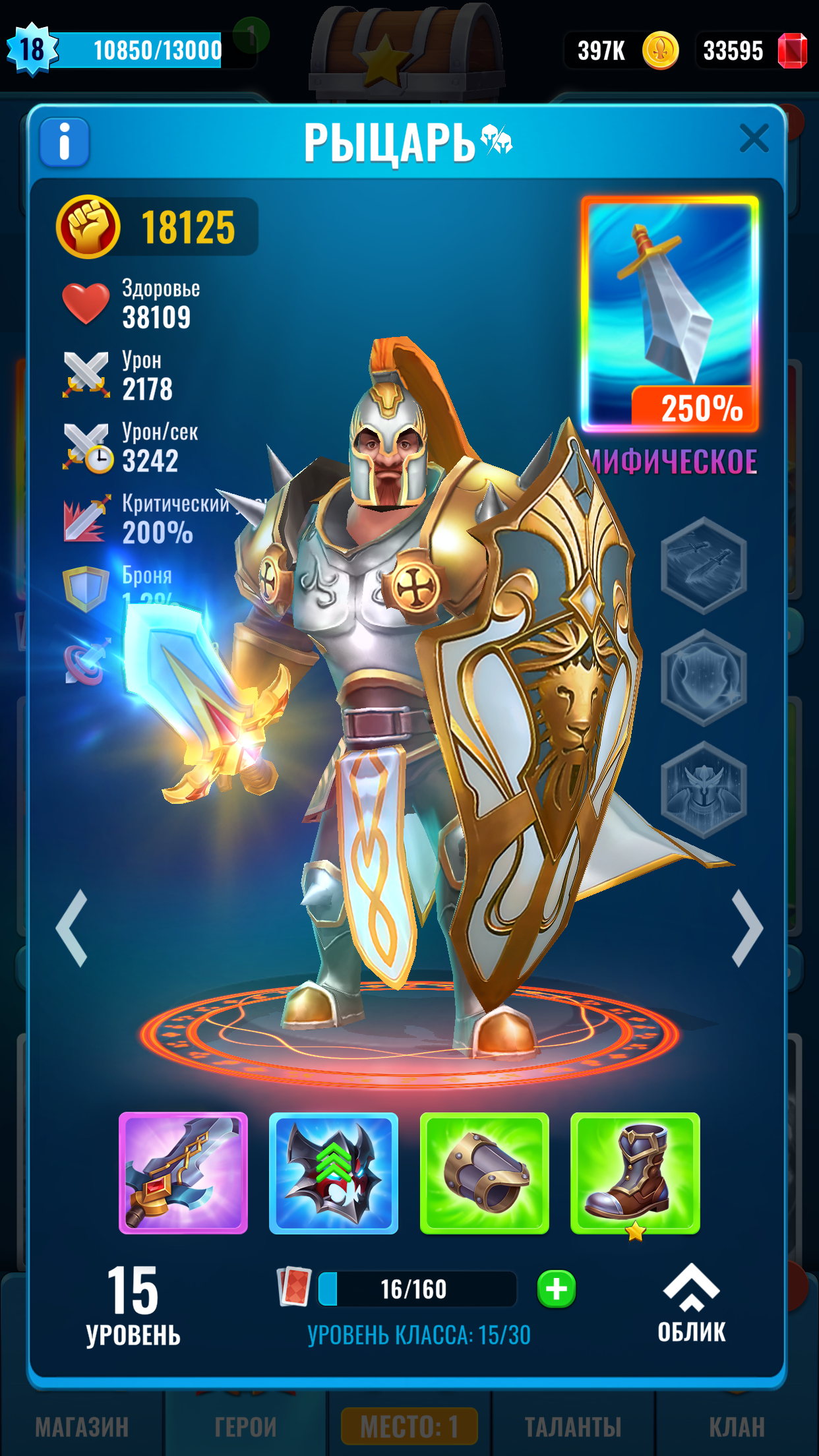Viewport: 819px width, 1456px height.
Task: Select the mythic sword 250% card
Action: [670, 314]
